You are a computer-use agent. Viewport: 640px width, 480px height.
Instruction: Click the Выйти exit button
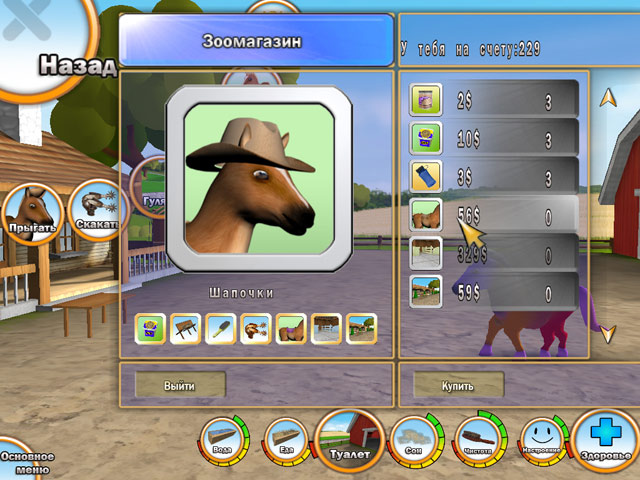[181, 385]
